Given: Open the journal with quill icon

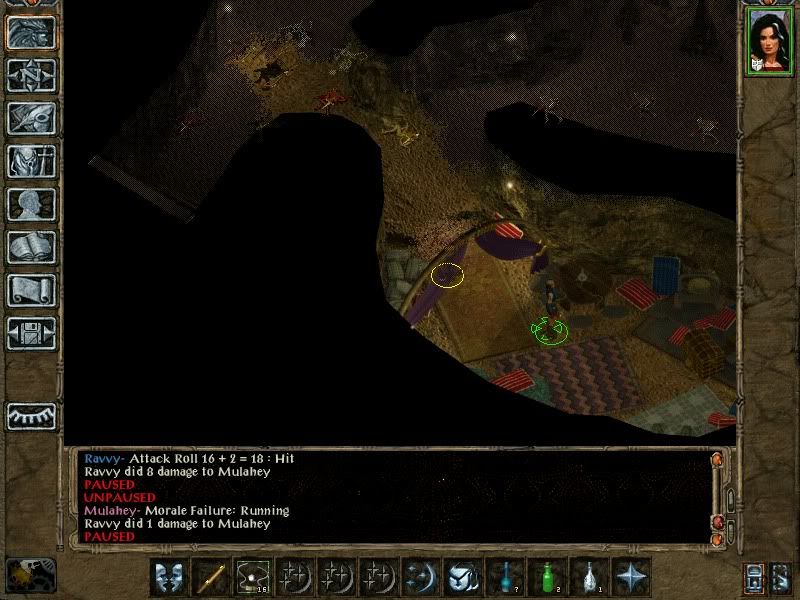Looking at the screenshot, I should coord(31,118).
